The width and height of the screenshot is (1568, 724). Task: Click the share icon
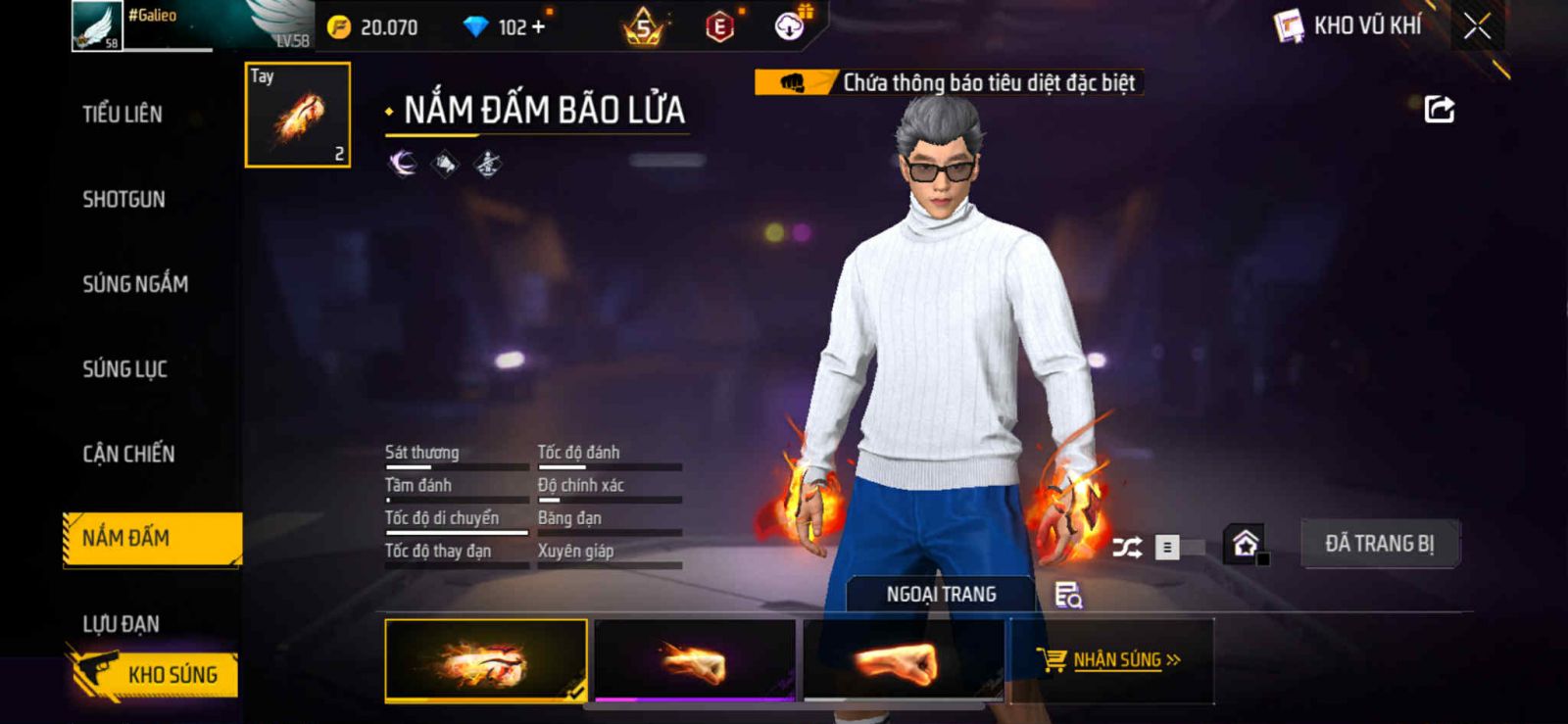pos(1439,109)
